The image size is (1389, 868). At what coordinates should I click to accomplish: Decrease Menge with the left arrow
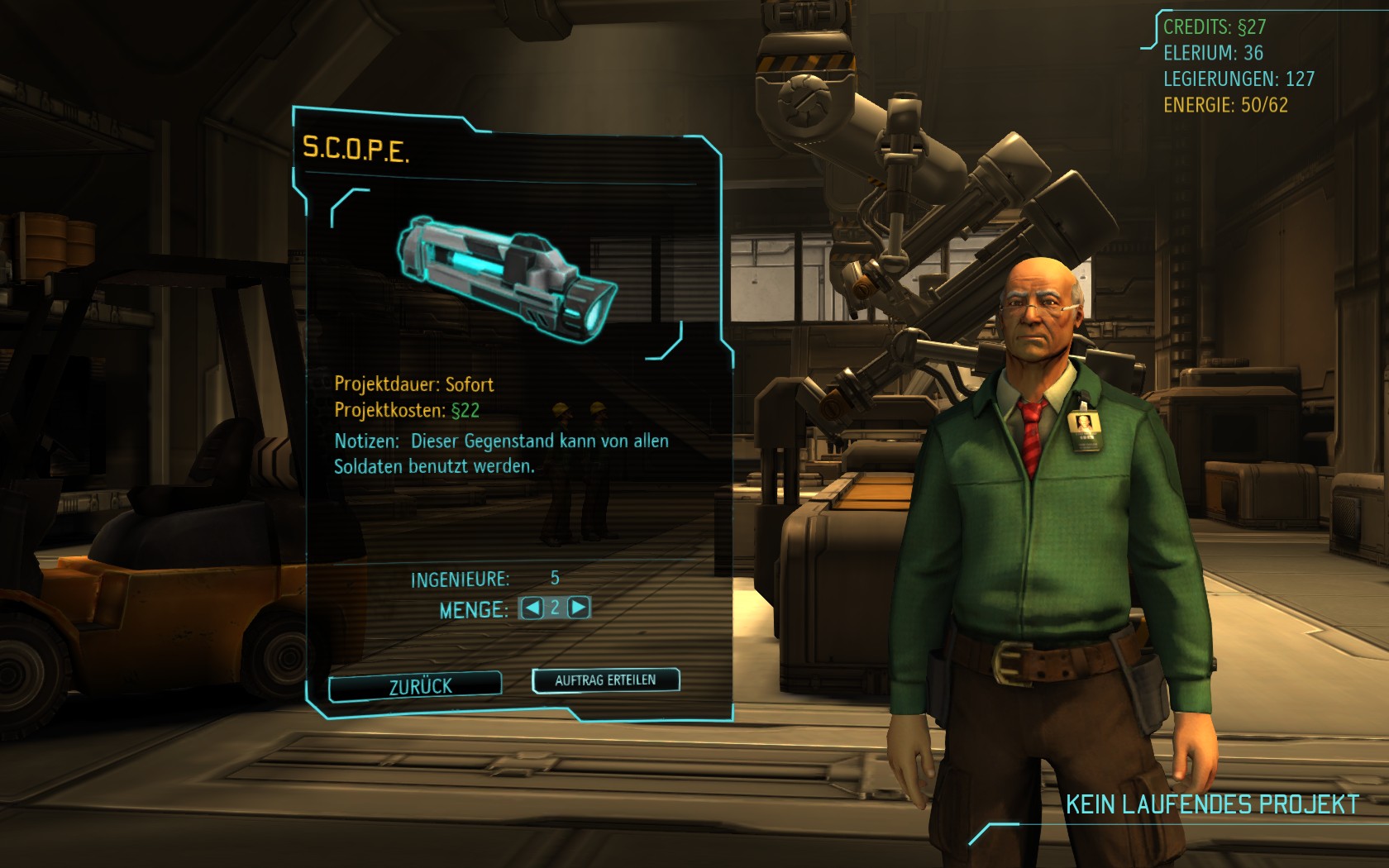(532, 608)
